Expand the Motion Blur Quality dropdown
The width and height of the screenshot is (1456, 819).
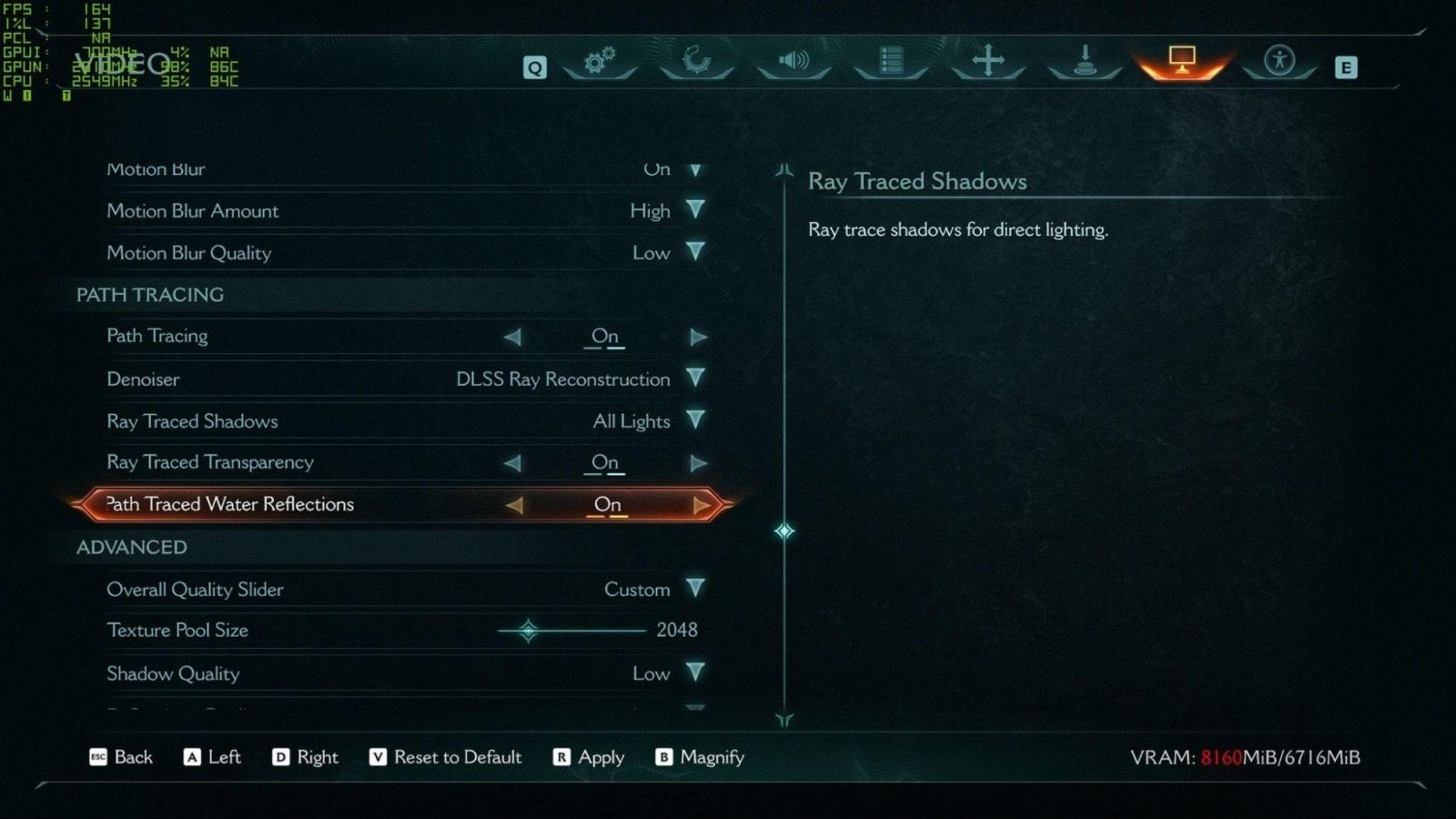pyautogui.click(x=695, y=252)
